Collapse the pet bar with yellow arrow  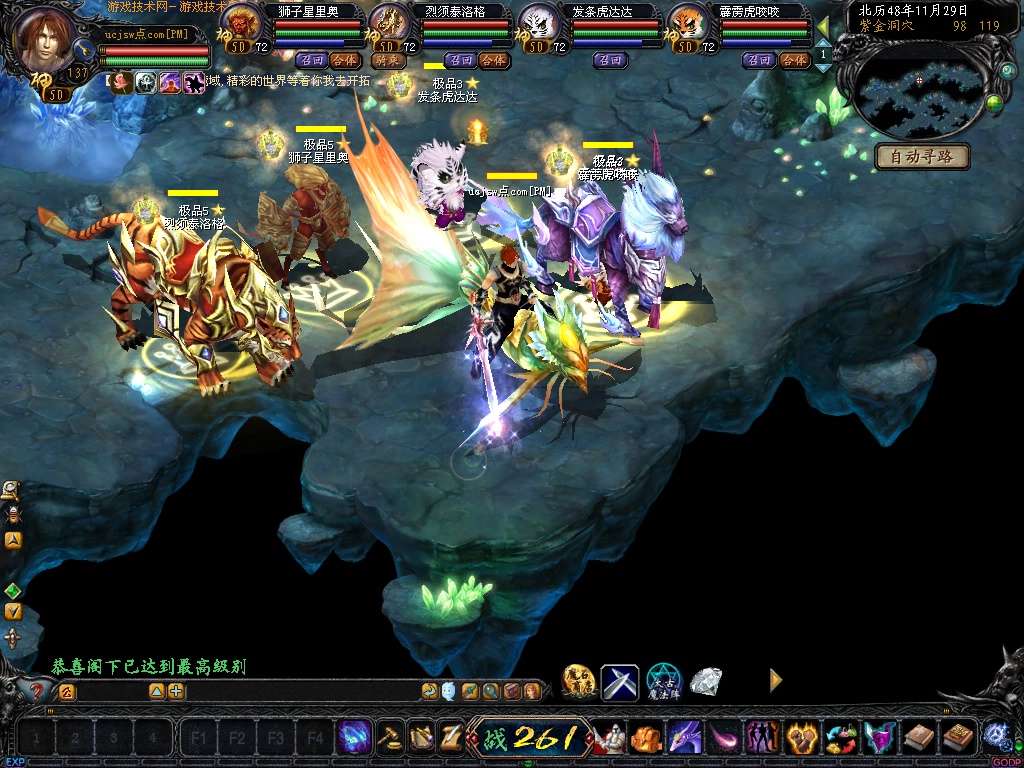823,26
